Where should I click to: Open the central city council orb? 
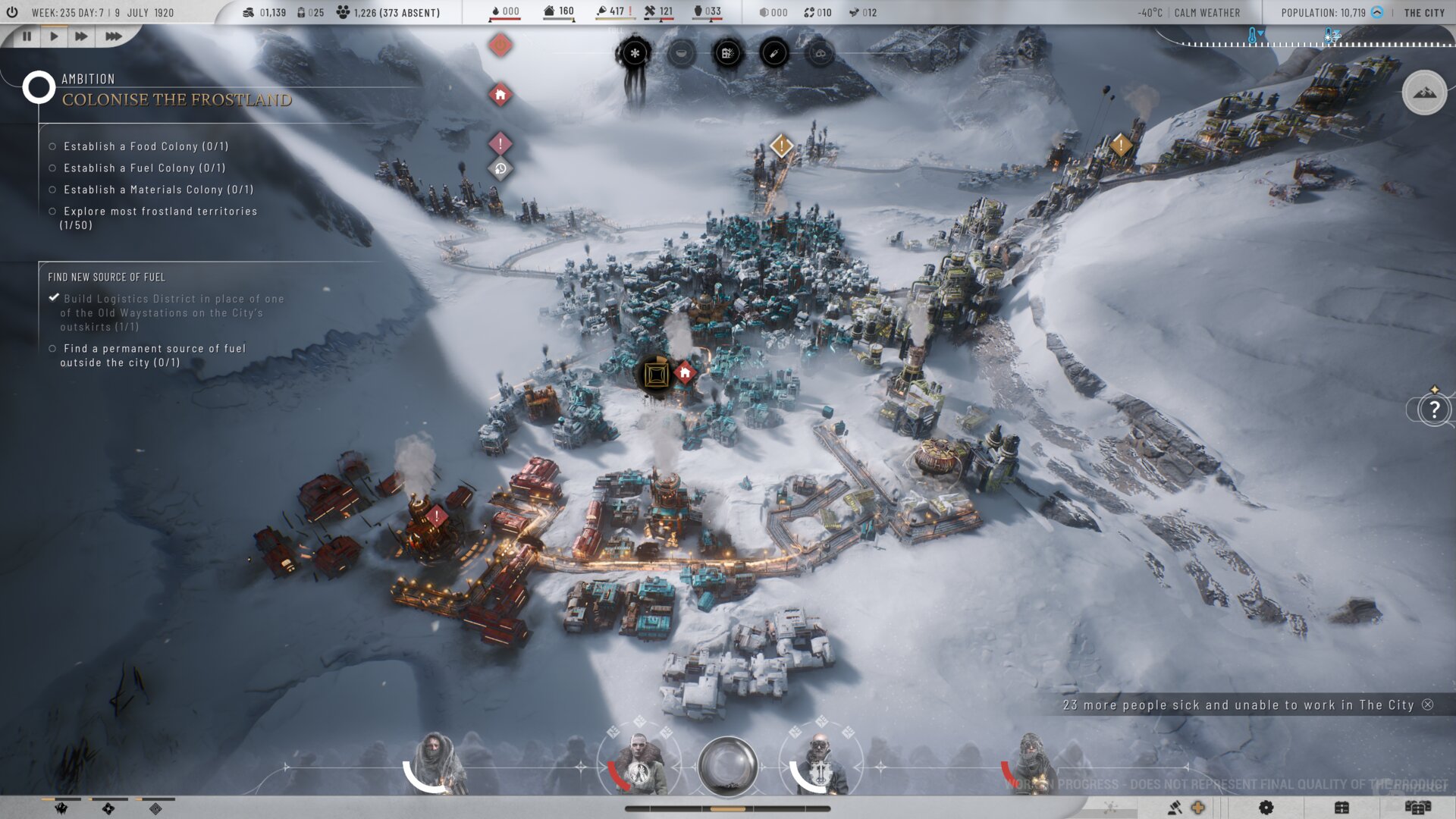coord(727,765)
